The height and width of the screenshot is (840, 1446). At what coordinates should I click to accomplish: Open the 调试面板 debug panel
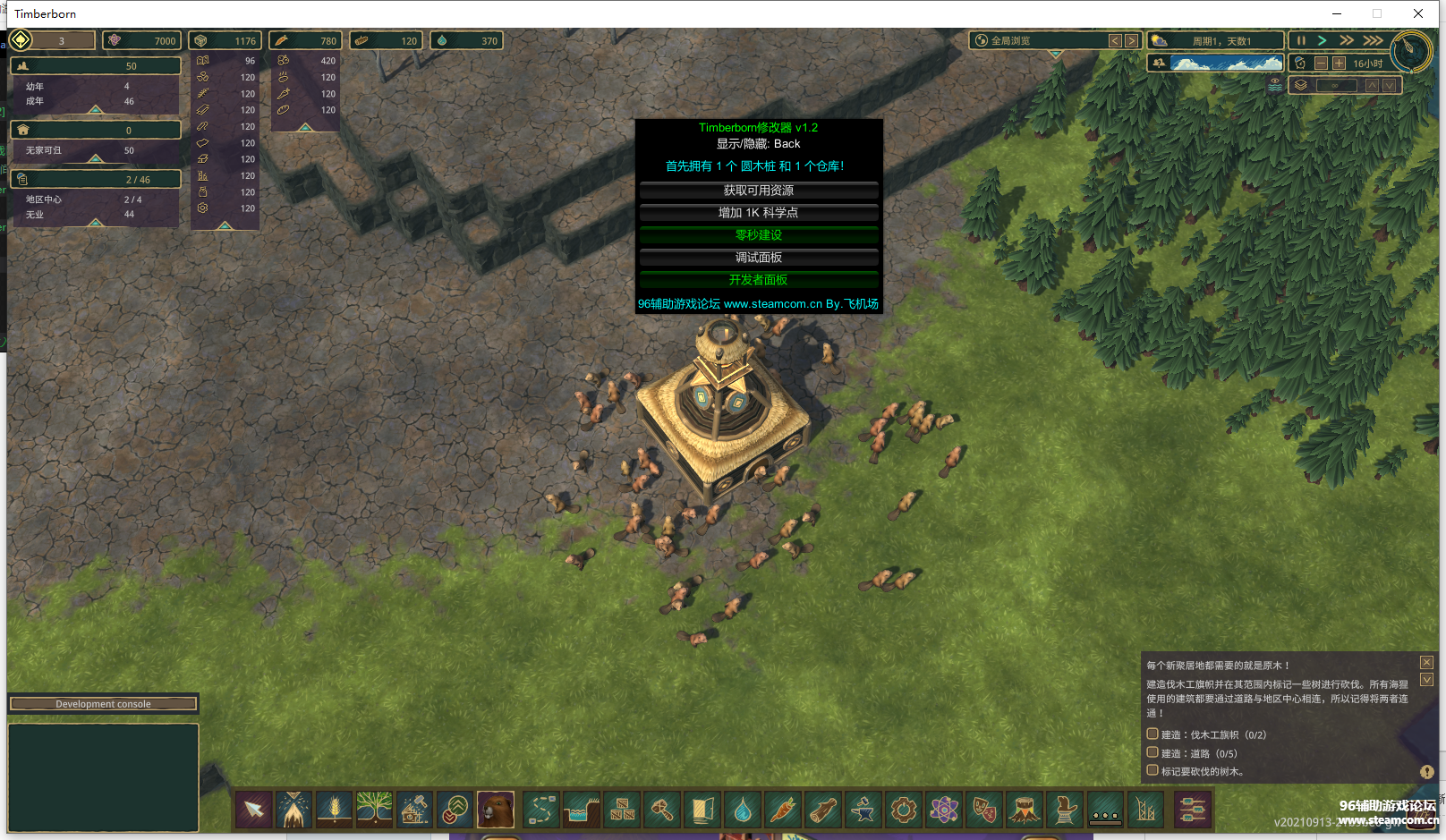(758, 258)
